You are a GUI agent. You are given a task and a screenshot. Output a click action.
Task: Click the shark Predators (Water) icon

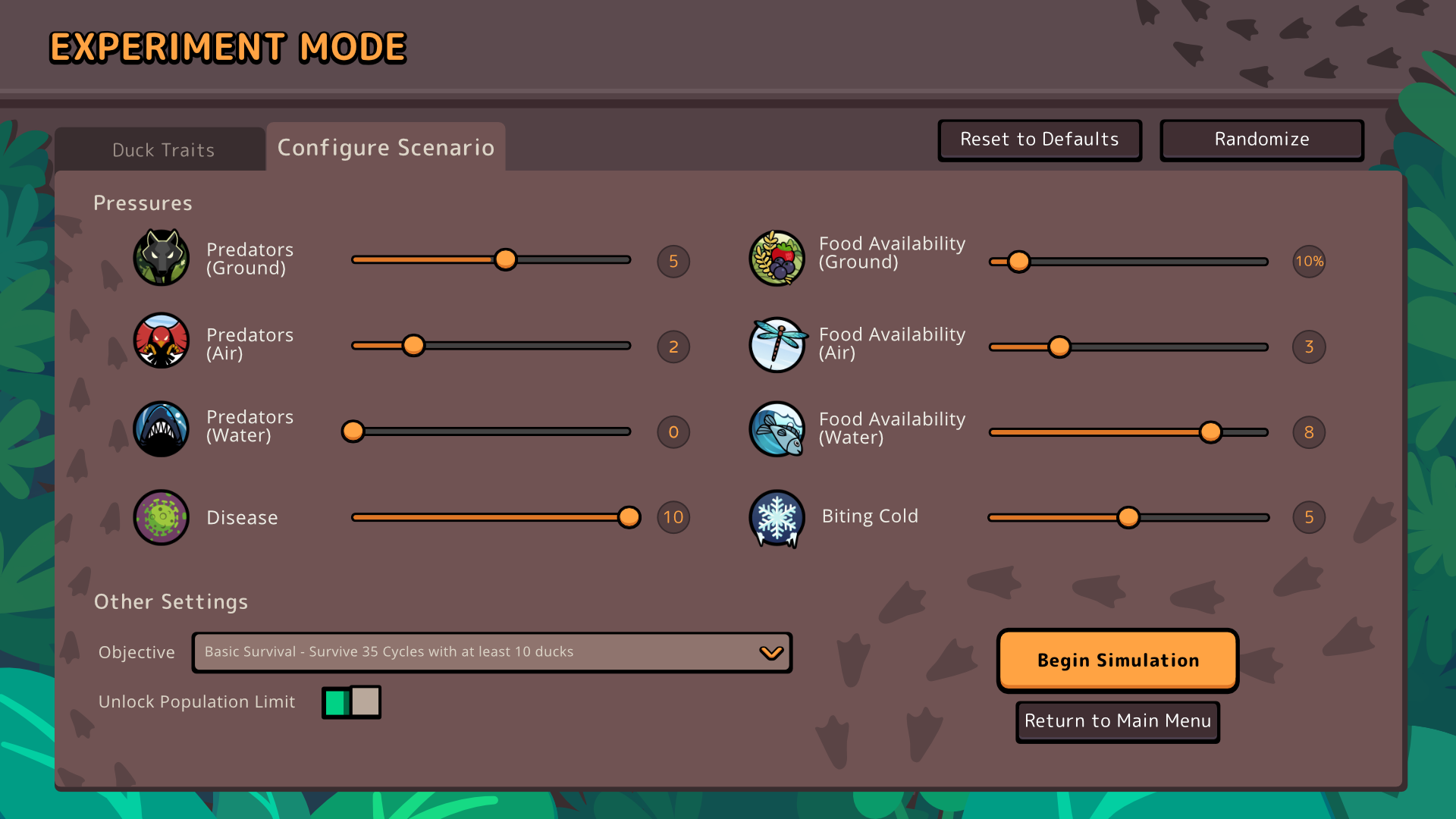pyautogui.click(x=161, y=428)
